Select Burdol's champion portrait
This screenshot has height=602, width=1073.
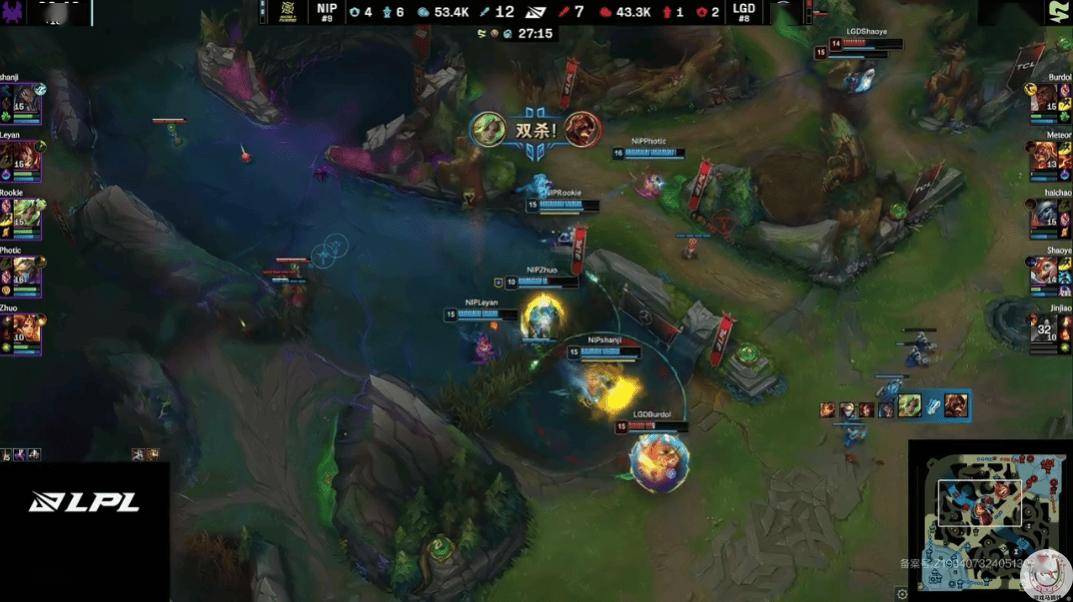(1046, 102)
